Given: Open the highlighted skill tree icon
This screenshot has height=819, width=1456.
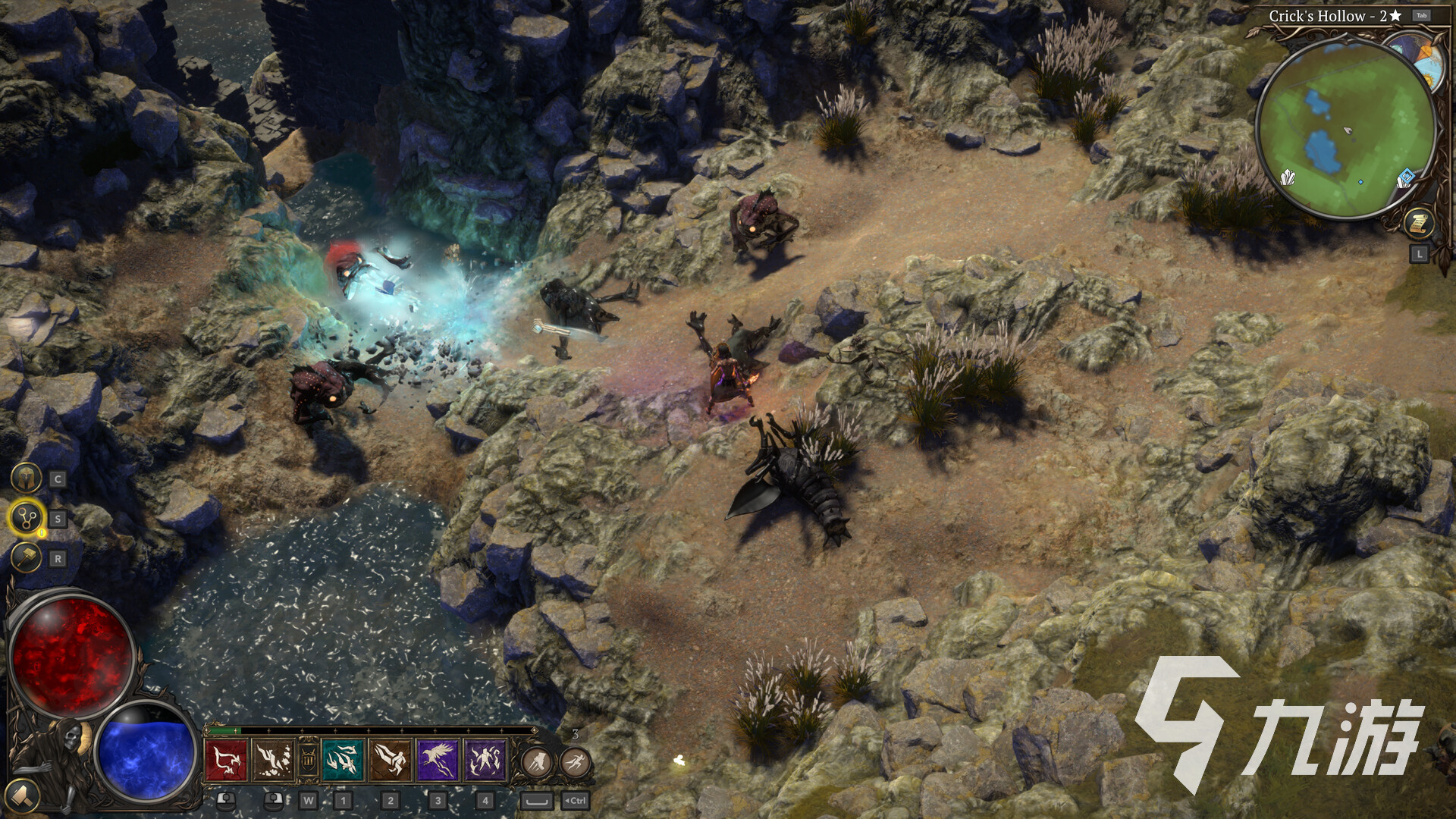Looking at the screenshot, I should (27, 519).
